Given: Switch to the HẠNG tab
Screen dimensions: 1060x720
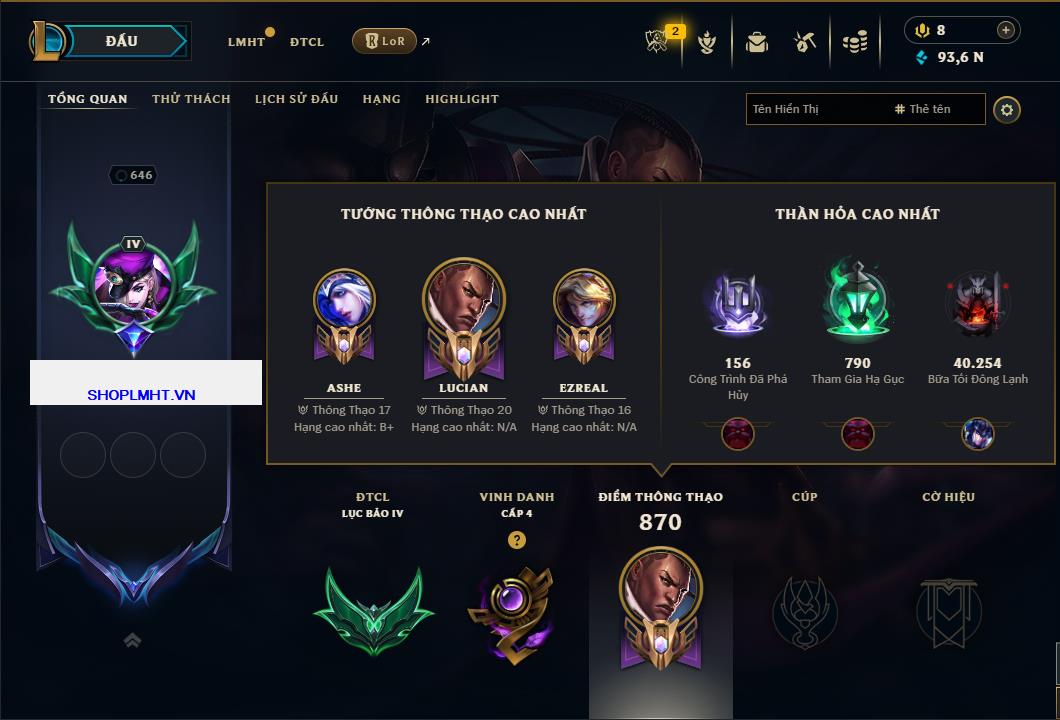Looking at the screenshot, I should [x=381, y=99].
